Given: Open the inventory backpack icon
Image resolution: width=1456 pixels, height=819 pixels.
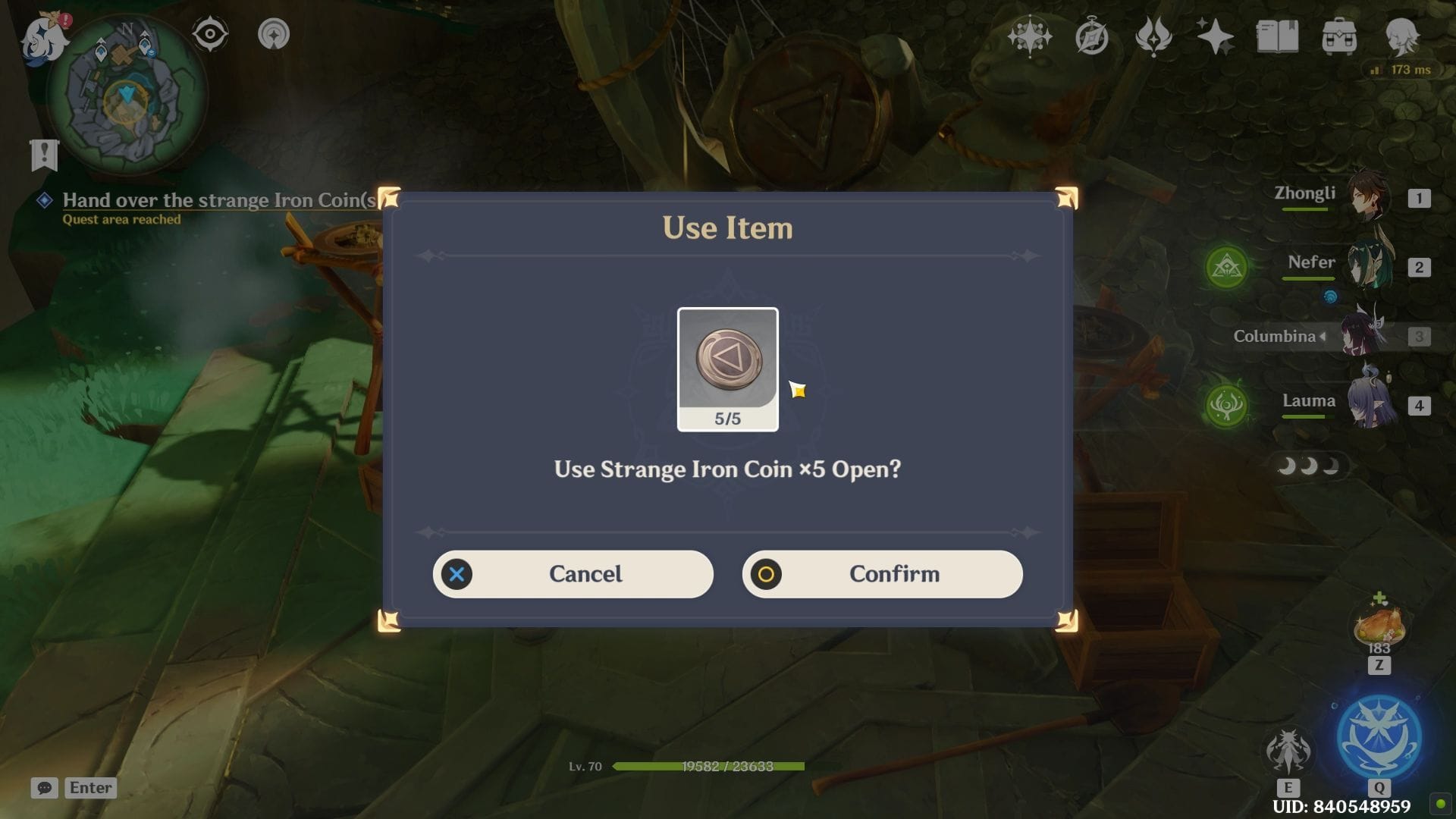Looking at the screenshot, I should (x=1339, y=36).
